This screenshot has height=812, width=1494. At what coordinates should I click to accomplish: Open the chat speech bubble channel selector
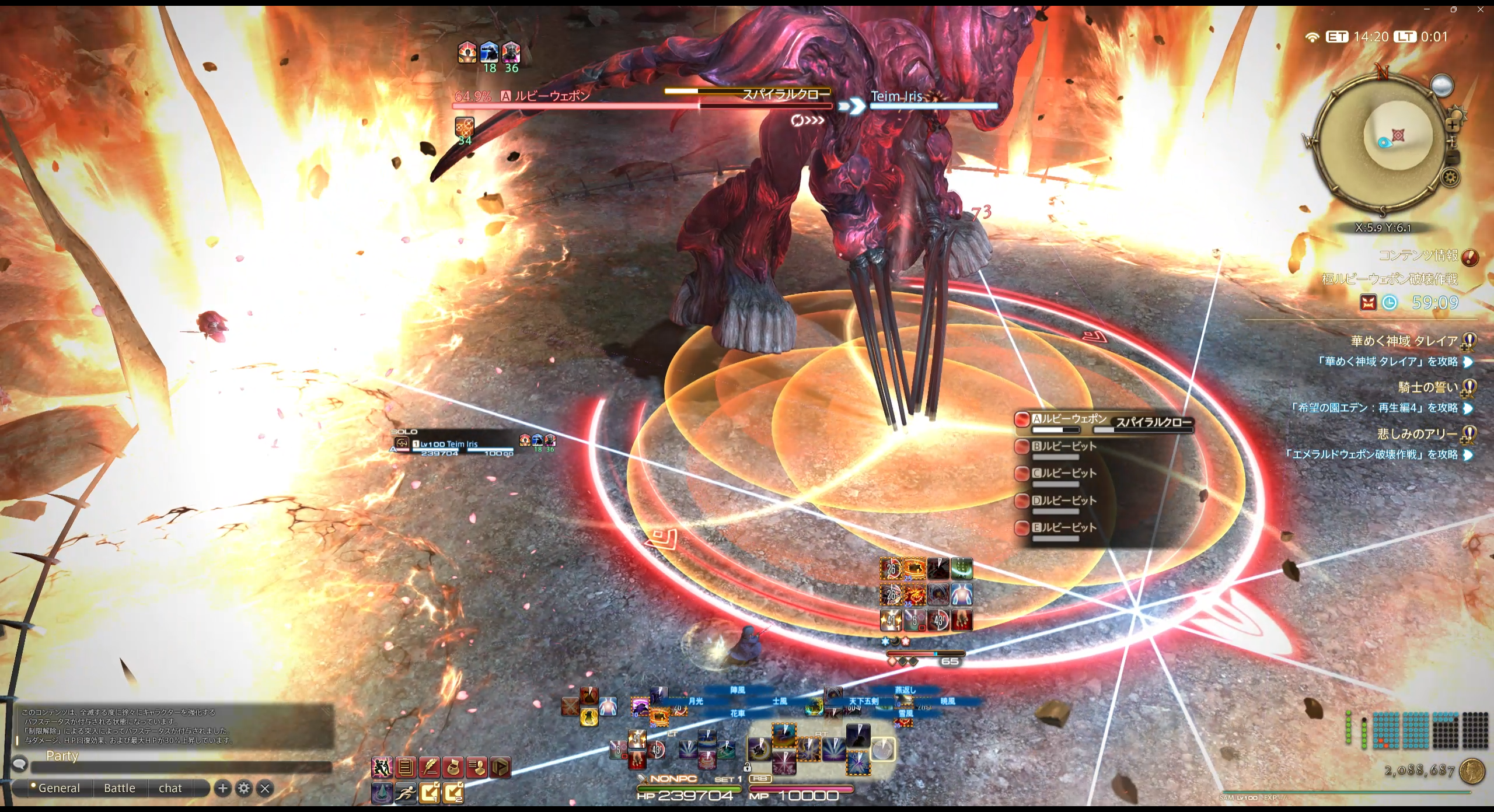click(20, 764)
